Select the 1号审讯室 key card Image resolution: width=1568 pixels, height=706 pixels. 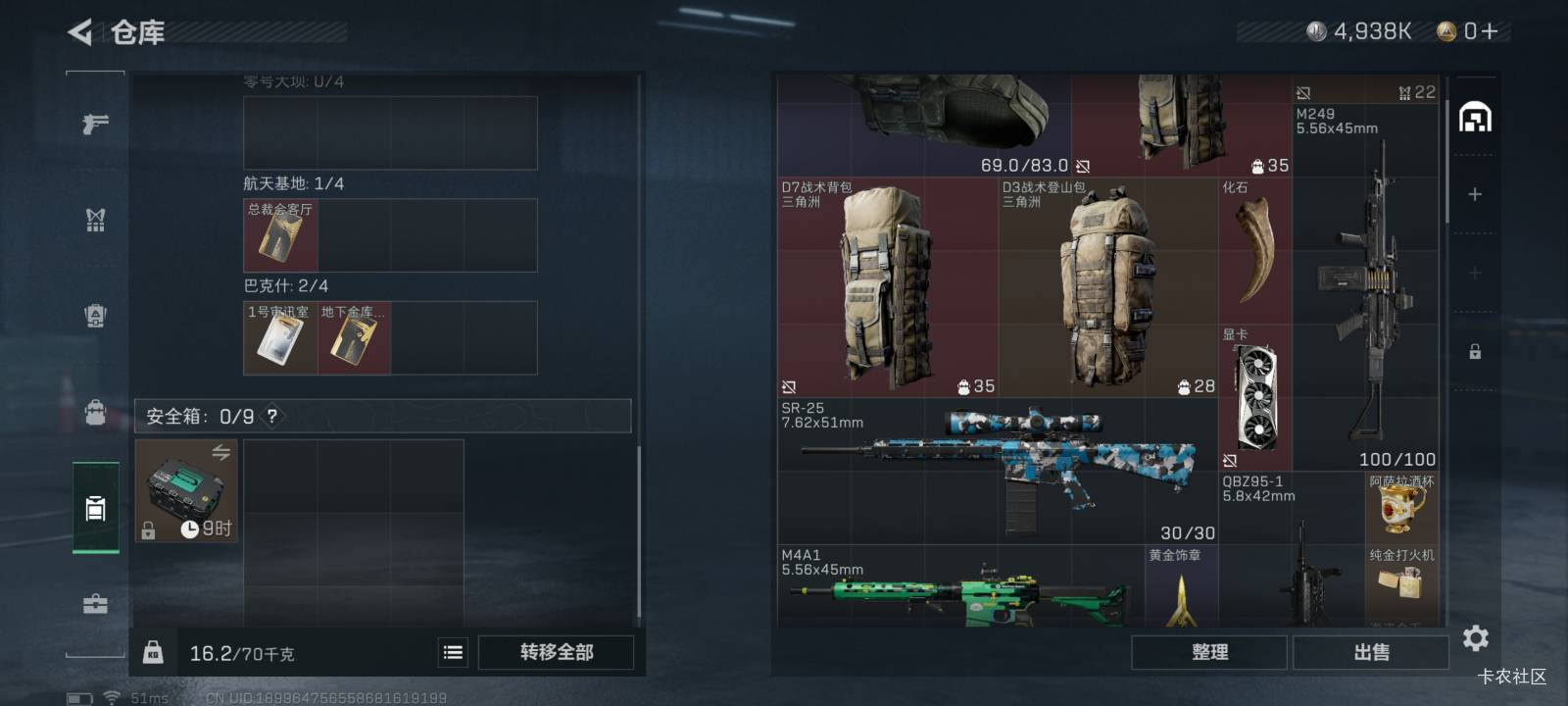coord(280,338)
